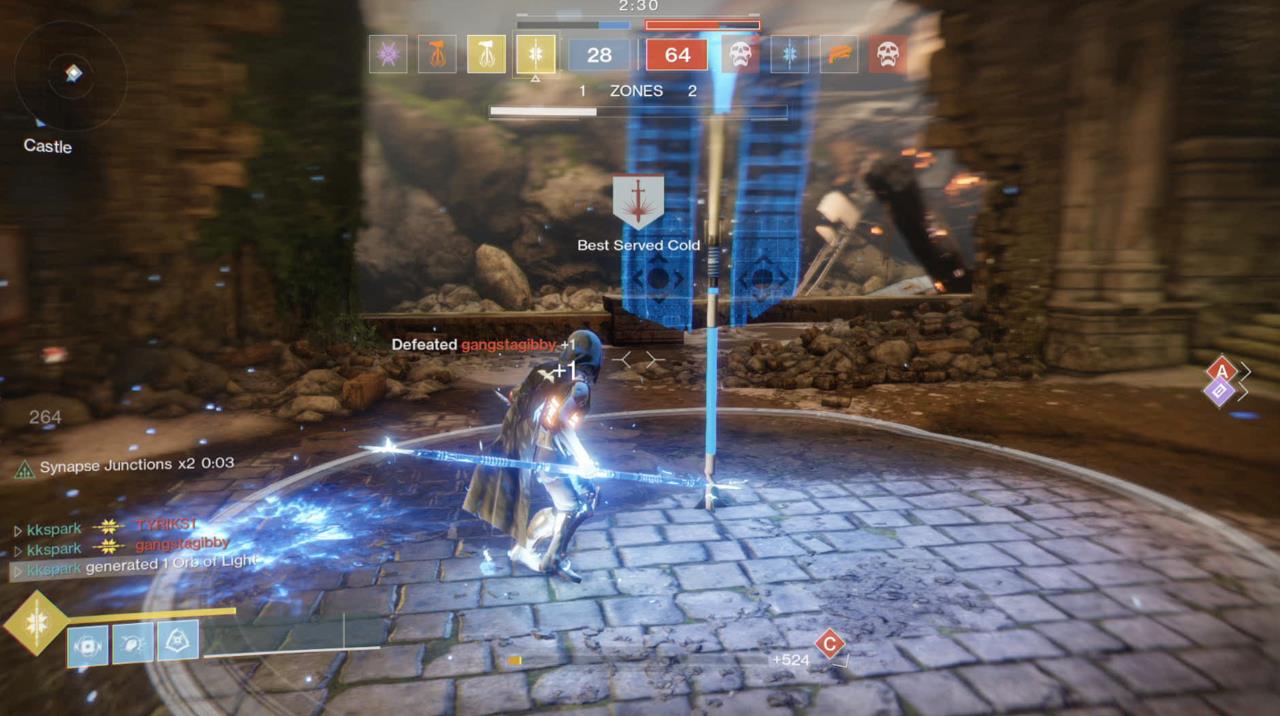Choose the yellow hammer teammate emblem

click(x=486, y=54)
